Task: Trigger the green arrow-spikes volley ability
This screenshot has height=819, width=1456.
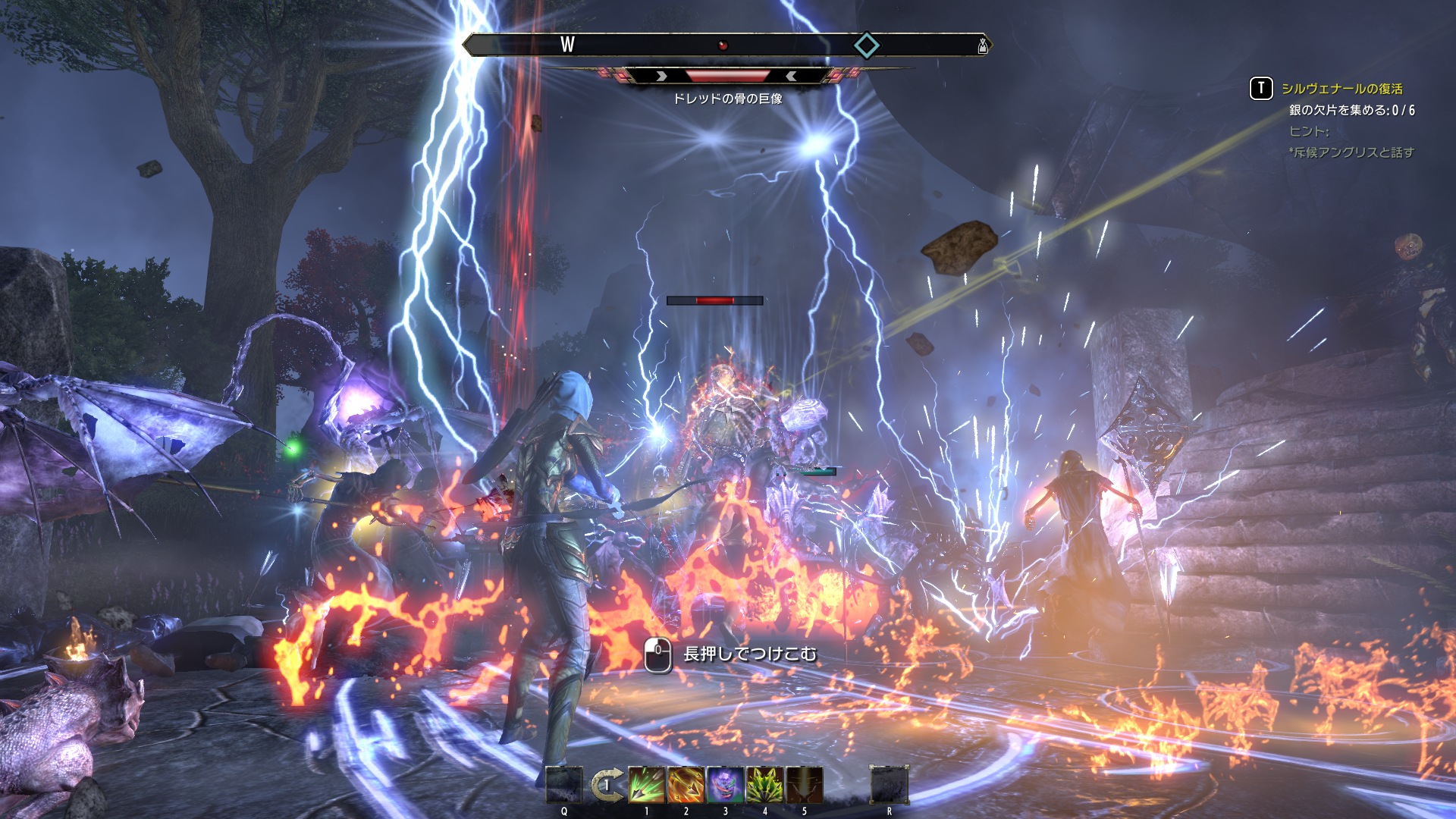Action: tap(764, 784)
